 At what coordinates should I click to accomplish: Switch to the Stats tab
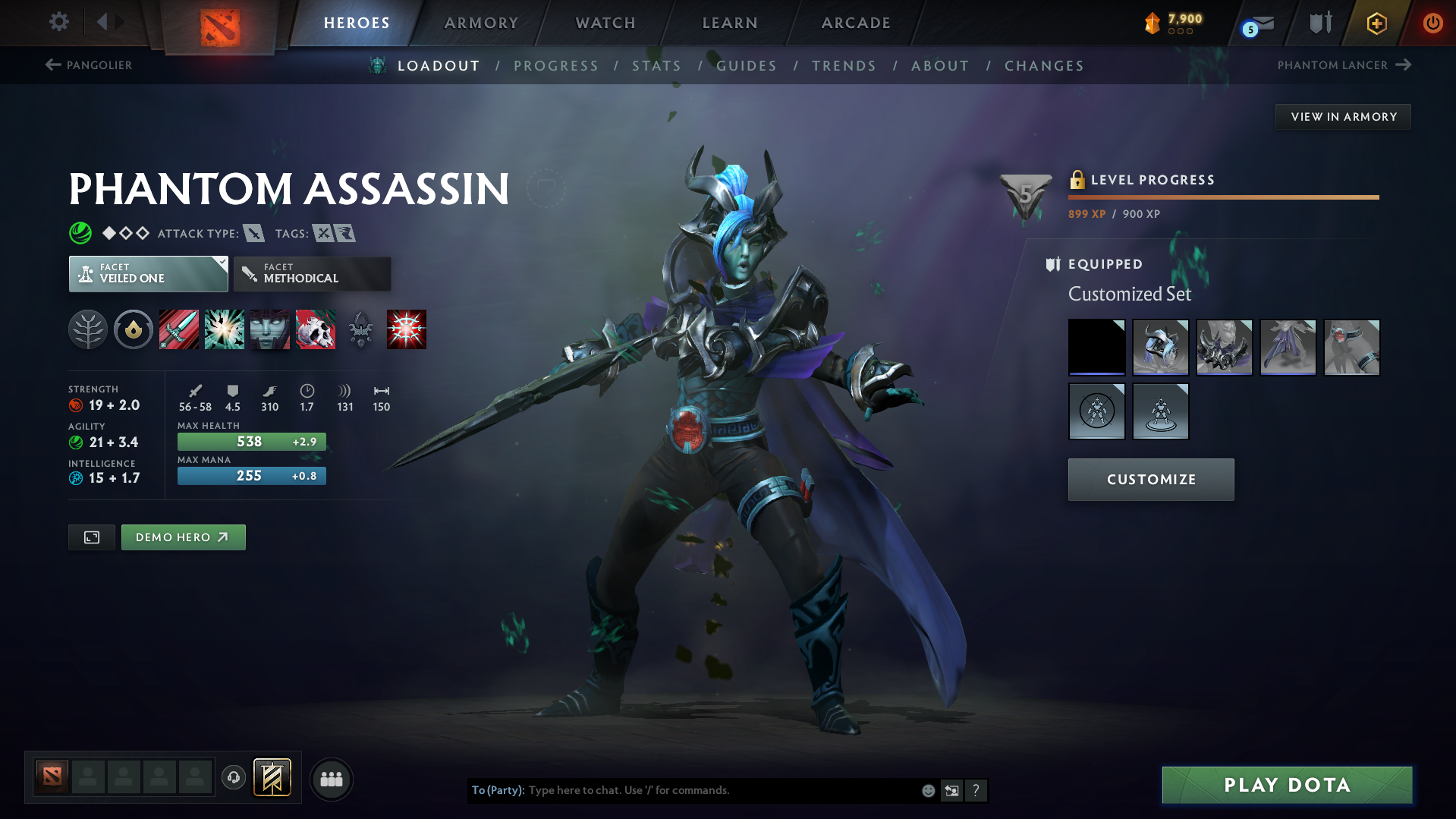tap(656, 66)
